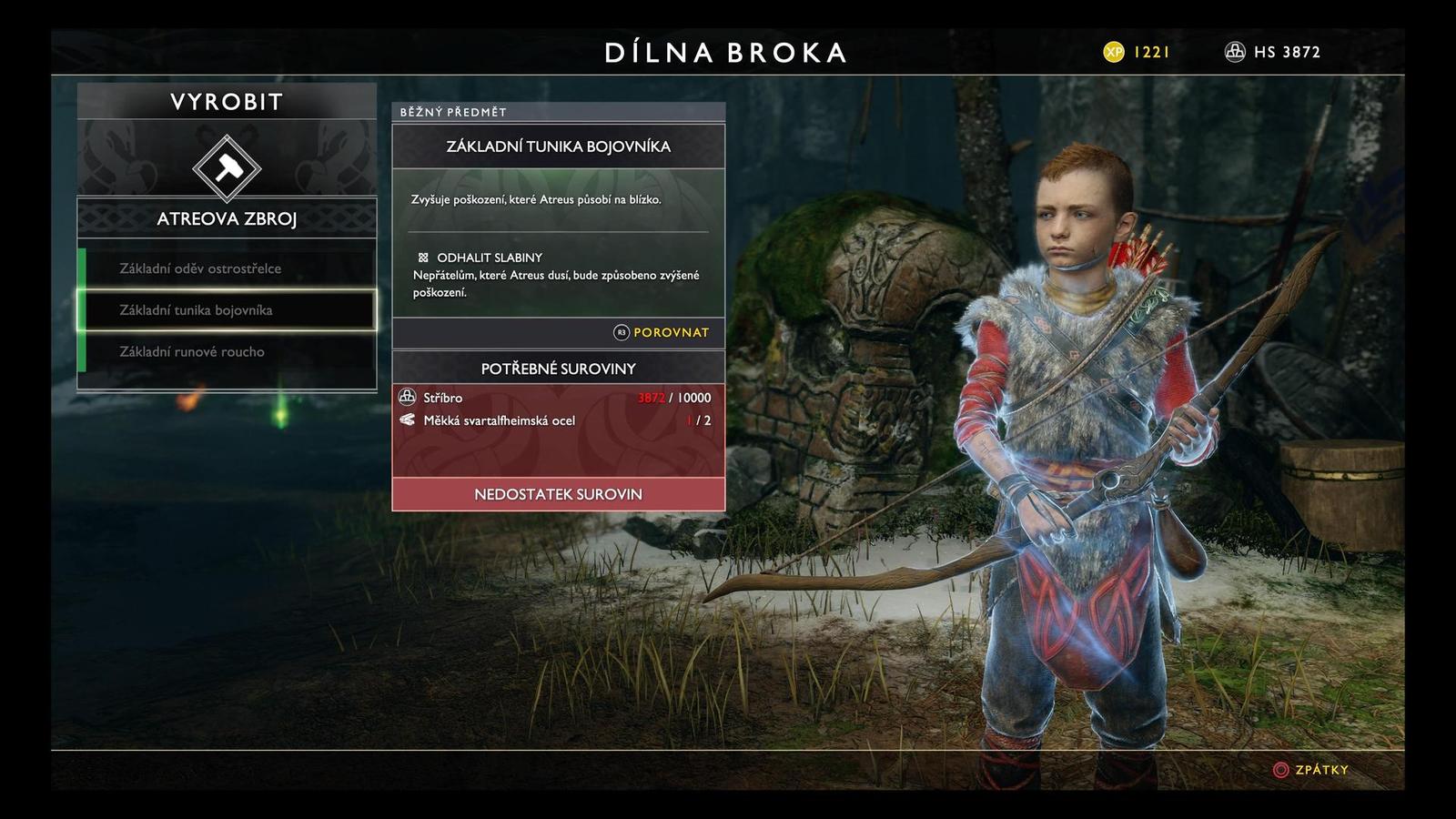The image size is (1456, 819).
Task: Select the Měkká svartalfheimská ocel row
Action: click(x=558, y=420)
